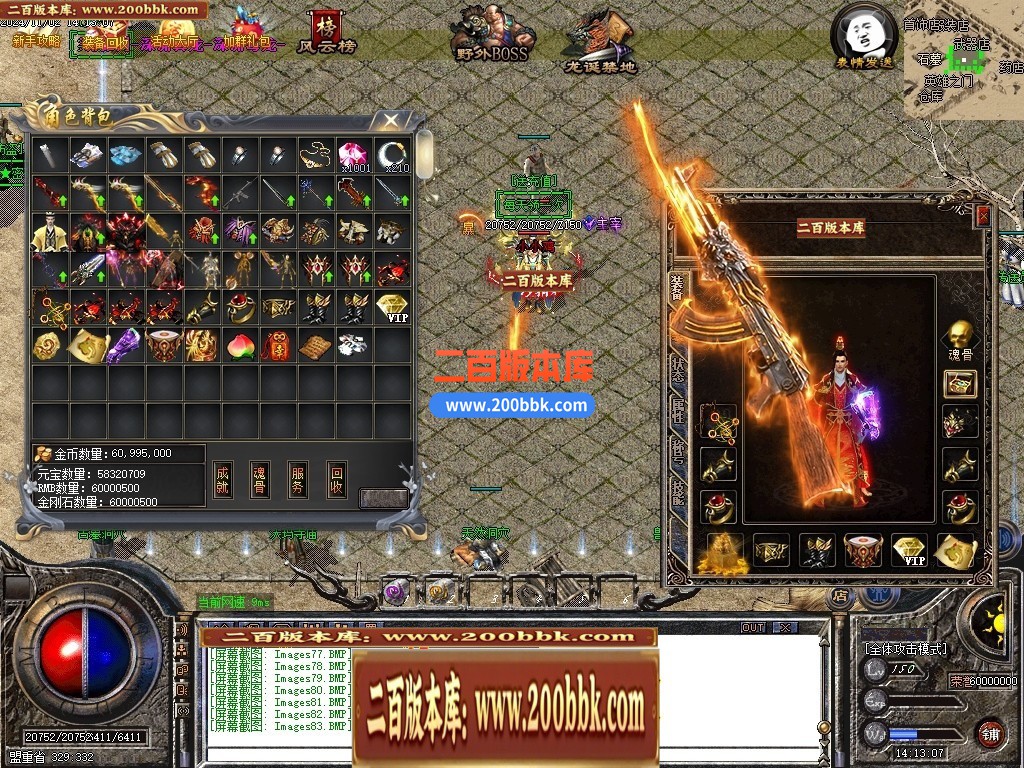
Task: Select the VIP diamond in the backpack
Action: 394,307
